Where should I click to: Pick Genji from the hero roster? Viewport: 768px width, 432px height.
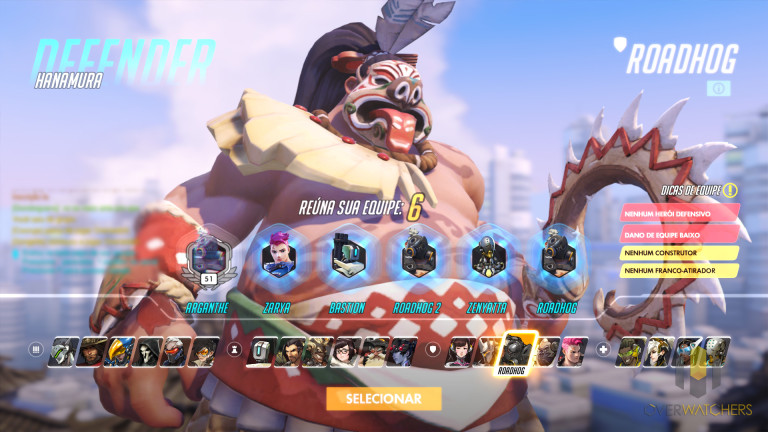click(x=63, y=351)
